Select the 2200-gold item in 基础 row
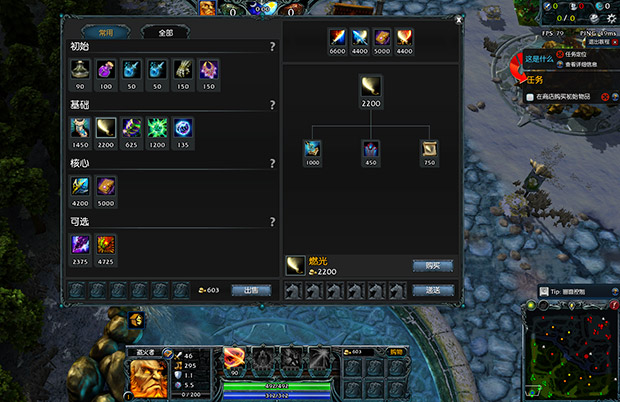The height and width of the screenshot is (402, 620). (x=106, y=128)
